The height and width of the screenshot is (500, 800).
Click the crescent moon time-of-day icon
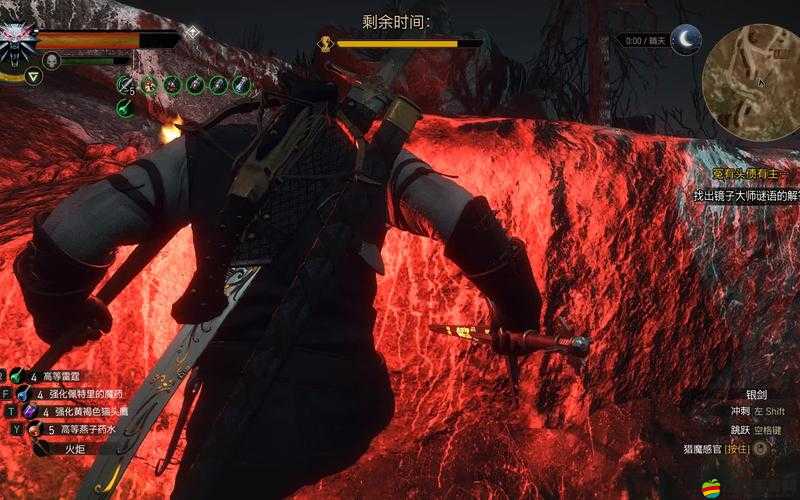click(x=685, y=40)
